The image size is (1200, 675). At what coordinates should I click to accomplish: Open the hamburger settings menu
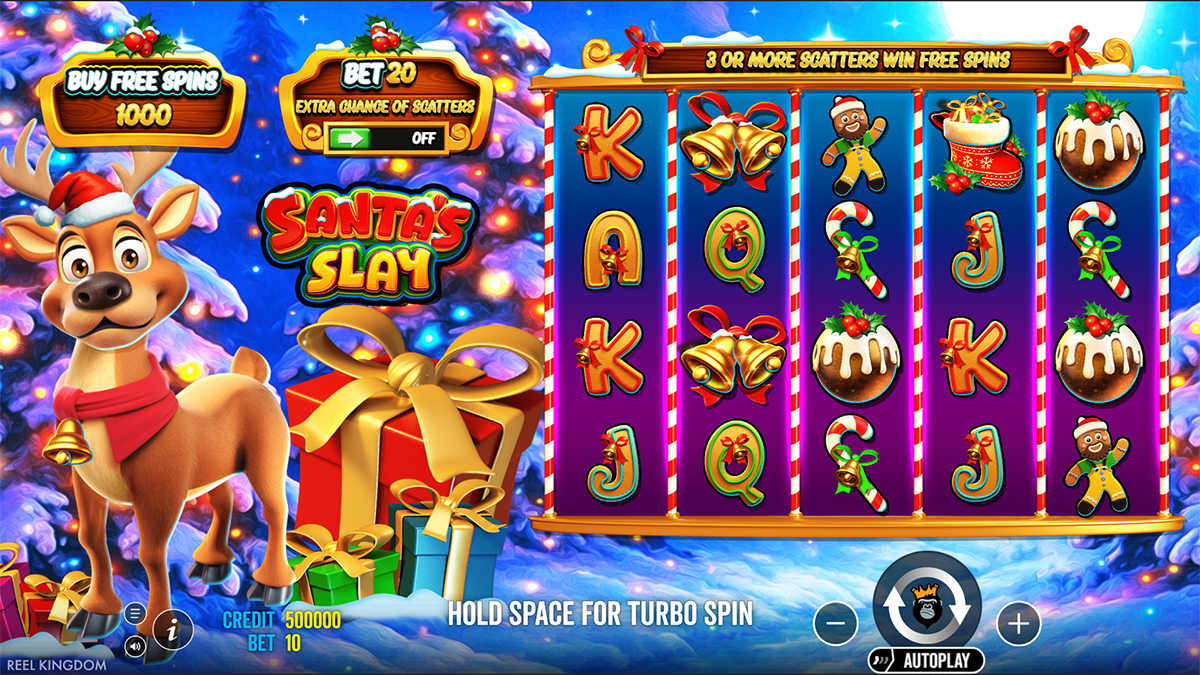click(136, 613)
